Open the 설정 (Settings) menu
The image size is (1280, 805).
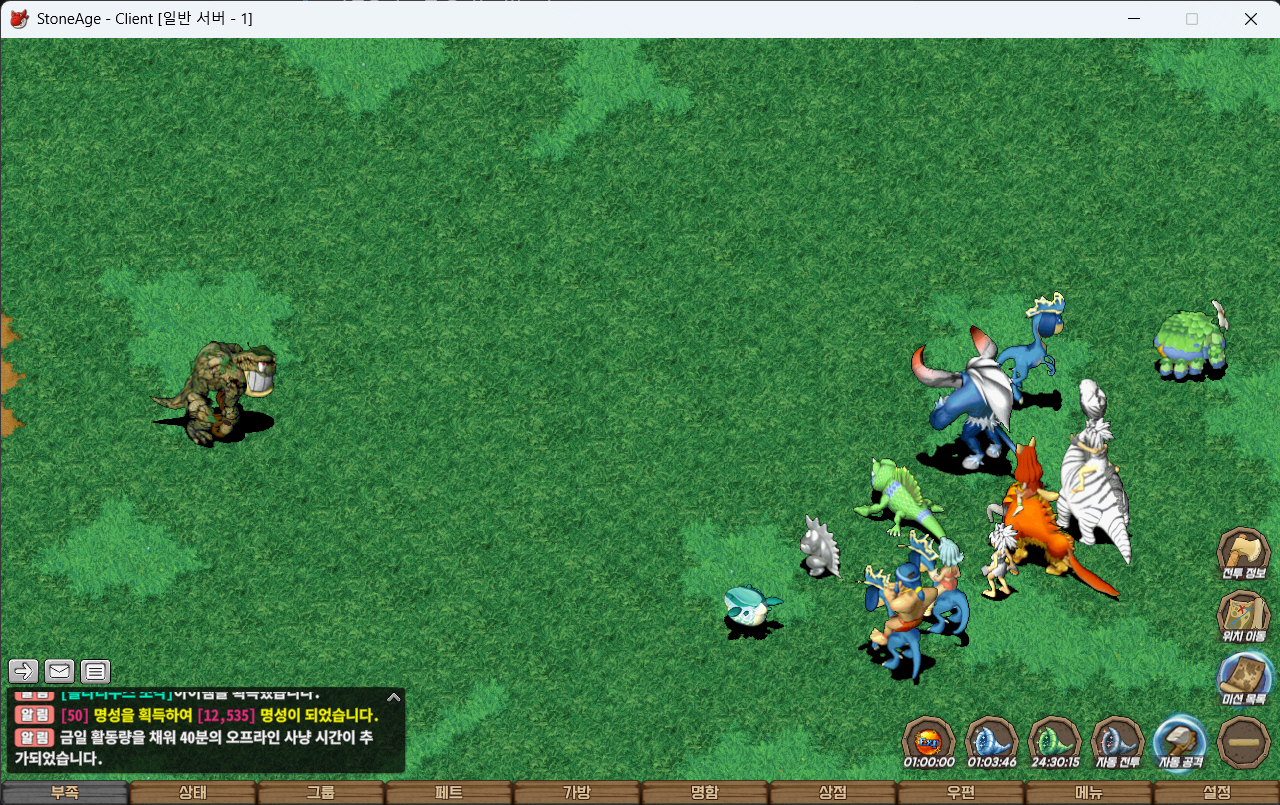click(1216, 792)
